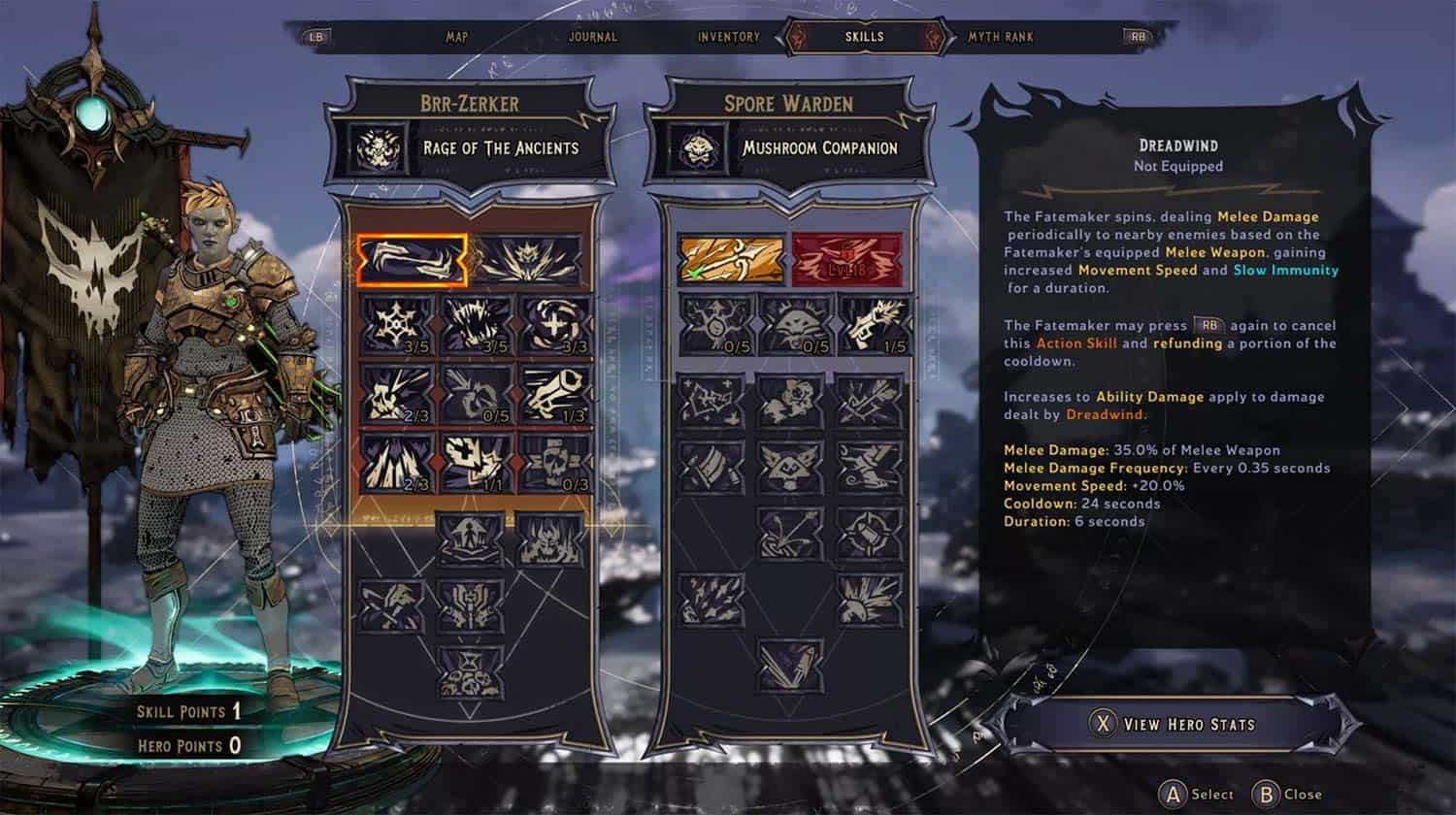Switch to the Map tab

(x=457, y=37)
